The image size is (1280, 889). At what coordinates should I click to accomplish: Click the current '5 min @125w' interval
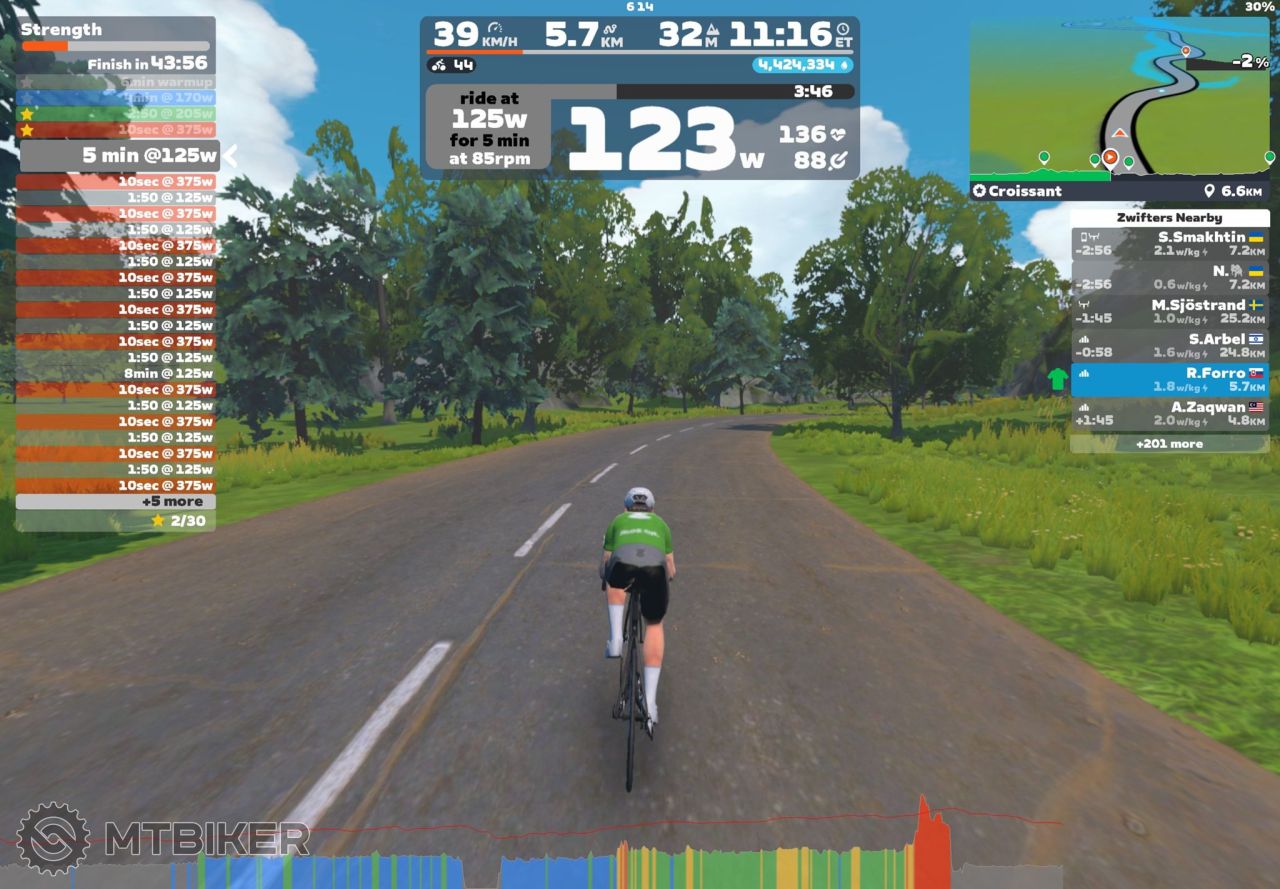[x=120, y=155]
